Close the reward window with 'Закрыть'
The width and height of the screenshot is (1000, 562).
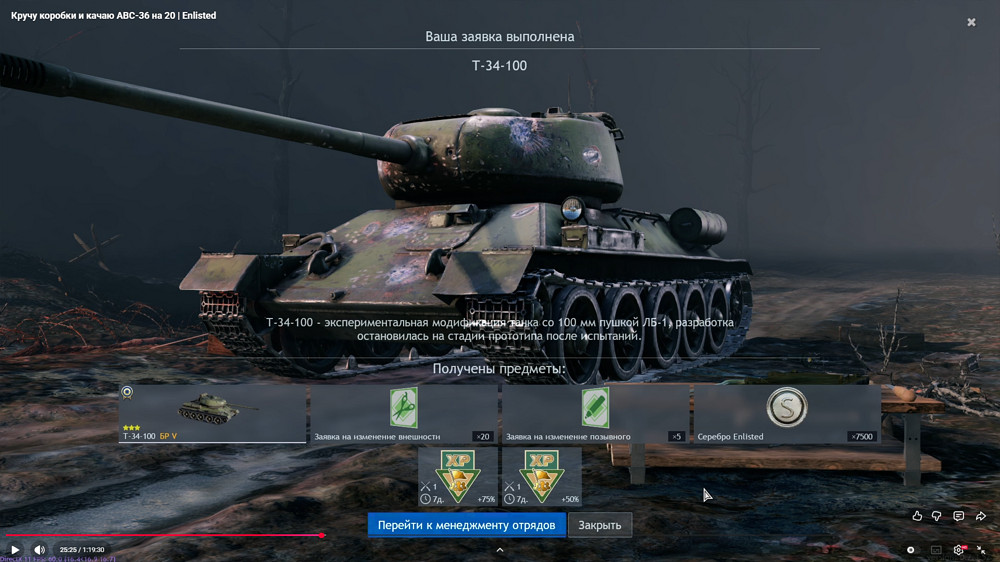click(600, 525)
